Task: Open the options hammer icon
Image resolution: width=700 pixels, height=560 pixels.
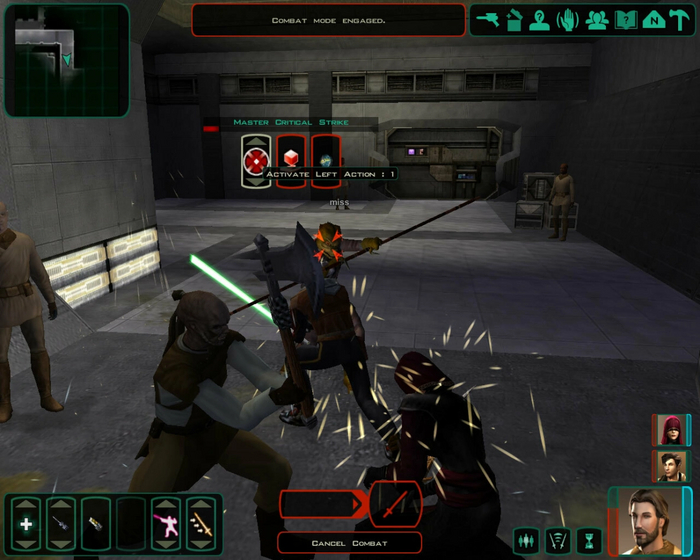Action: [x=680, y=20]
